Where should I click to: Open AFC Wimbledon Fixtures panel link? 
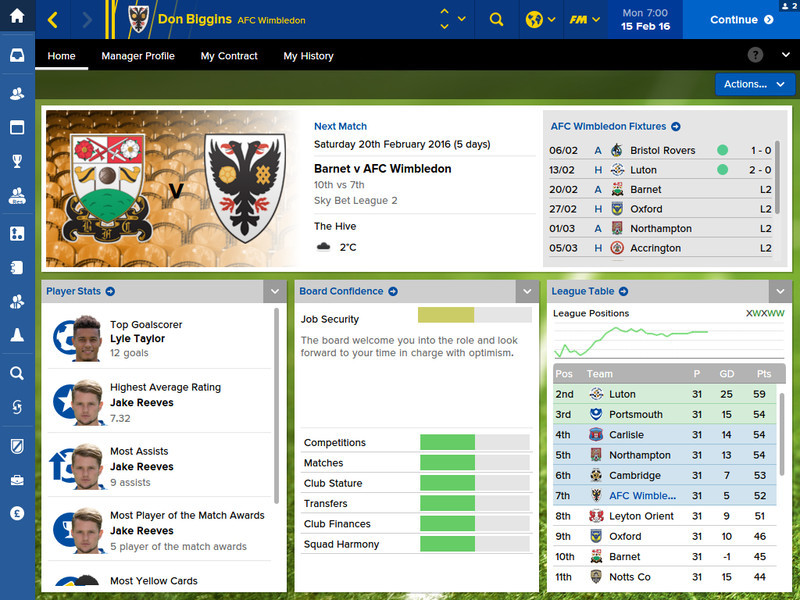point(615,126)
